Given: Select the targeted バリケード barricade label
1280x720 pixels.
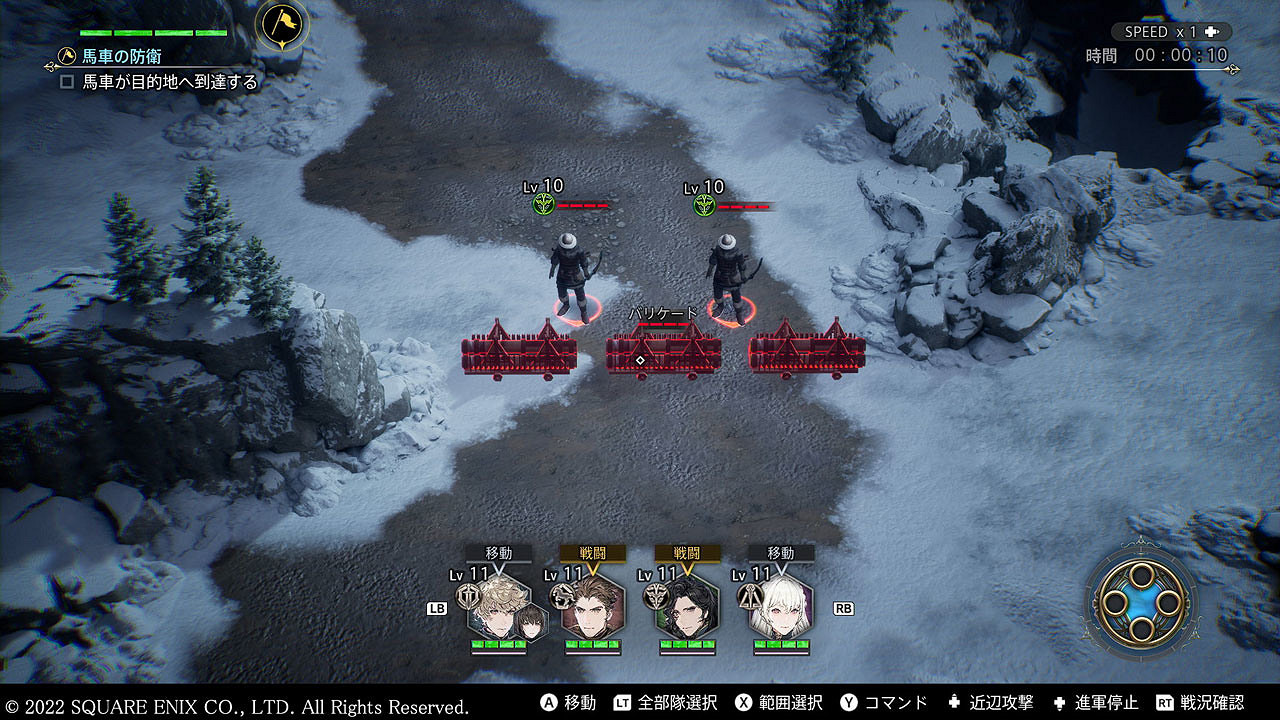Looking at the screenshot, I should (x=663, y=313).
